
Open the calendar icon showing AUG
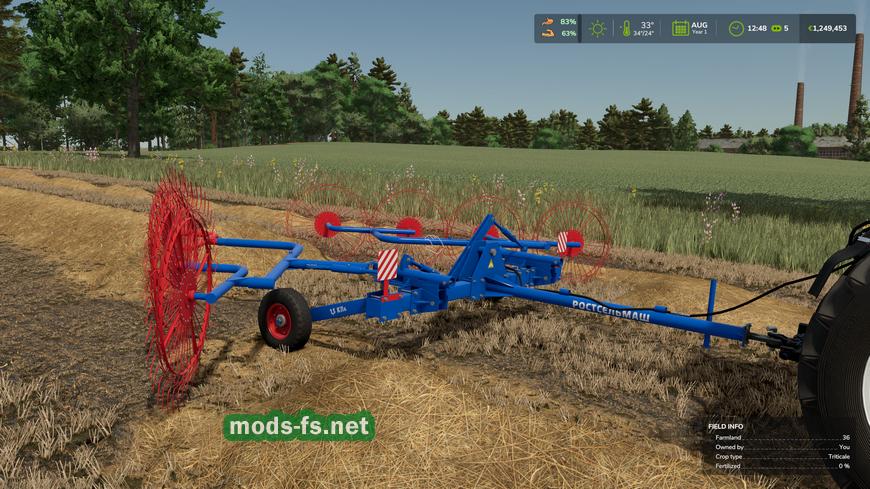[680, 28]
